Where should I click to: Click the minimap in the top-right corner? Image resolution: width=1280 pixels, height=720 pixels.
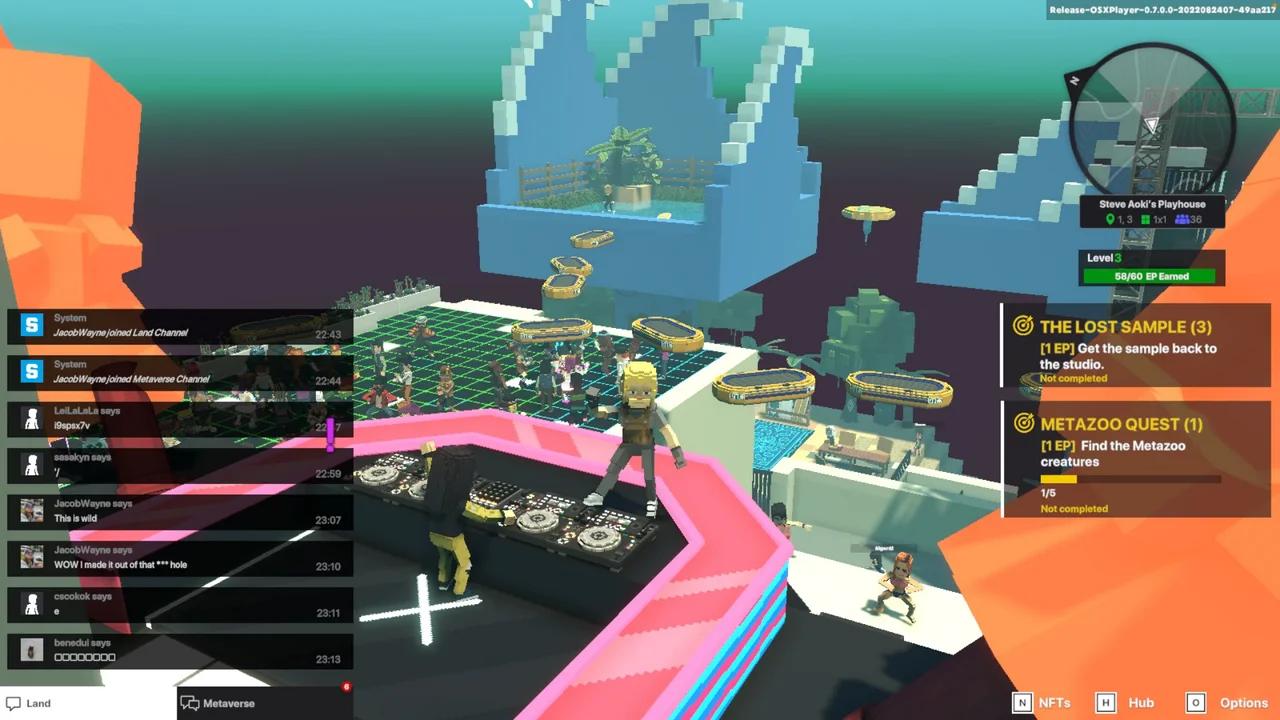1150,120
